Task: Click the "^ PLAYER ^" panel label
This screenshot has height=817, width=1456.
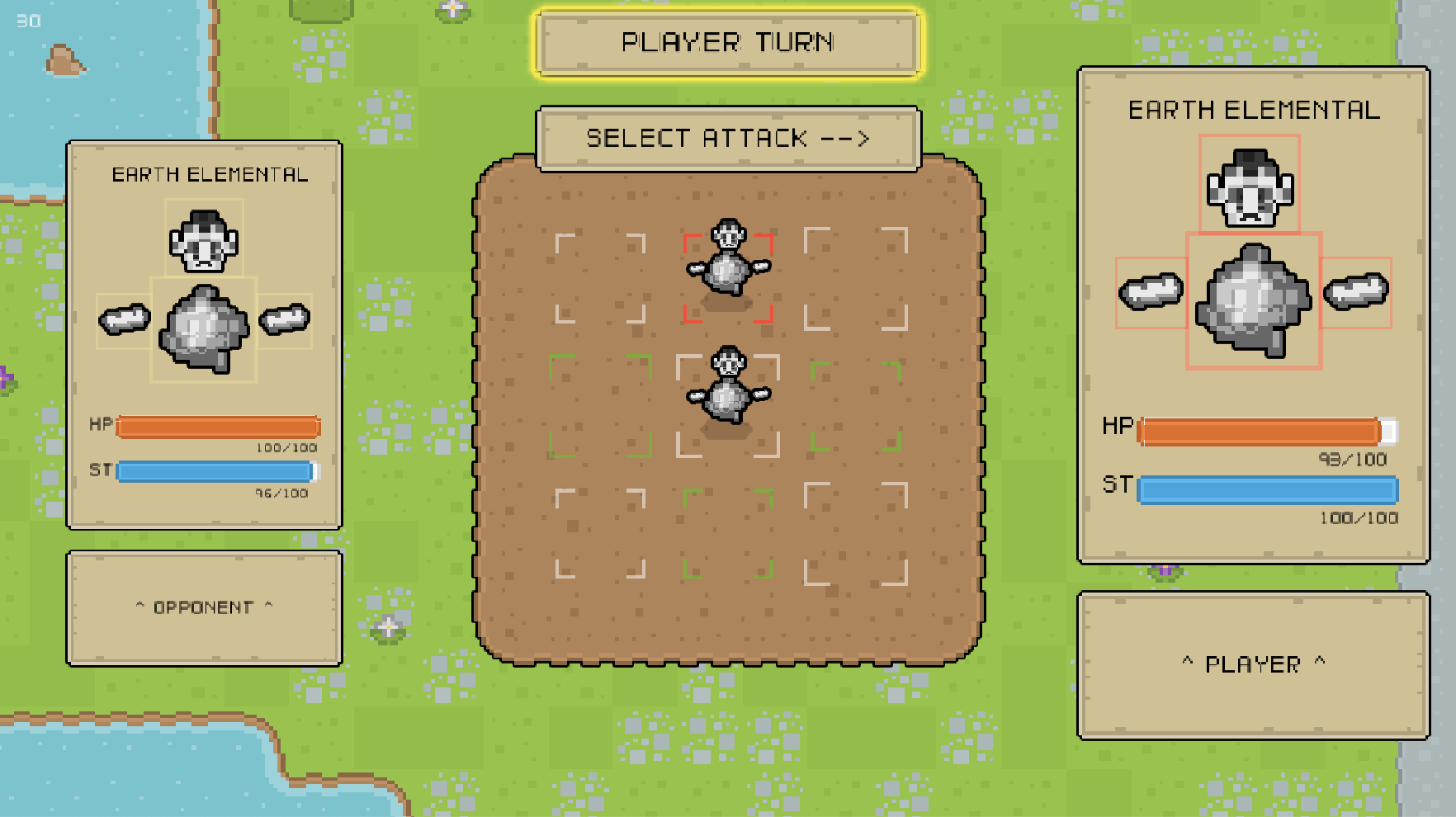Action: click(1253, 663)
